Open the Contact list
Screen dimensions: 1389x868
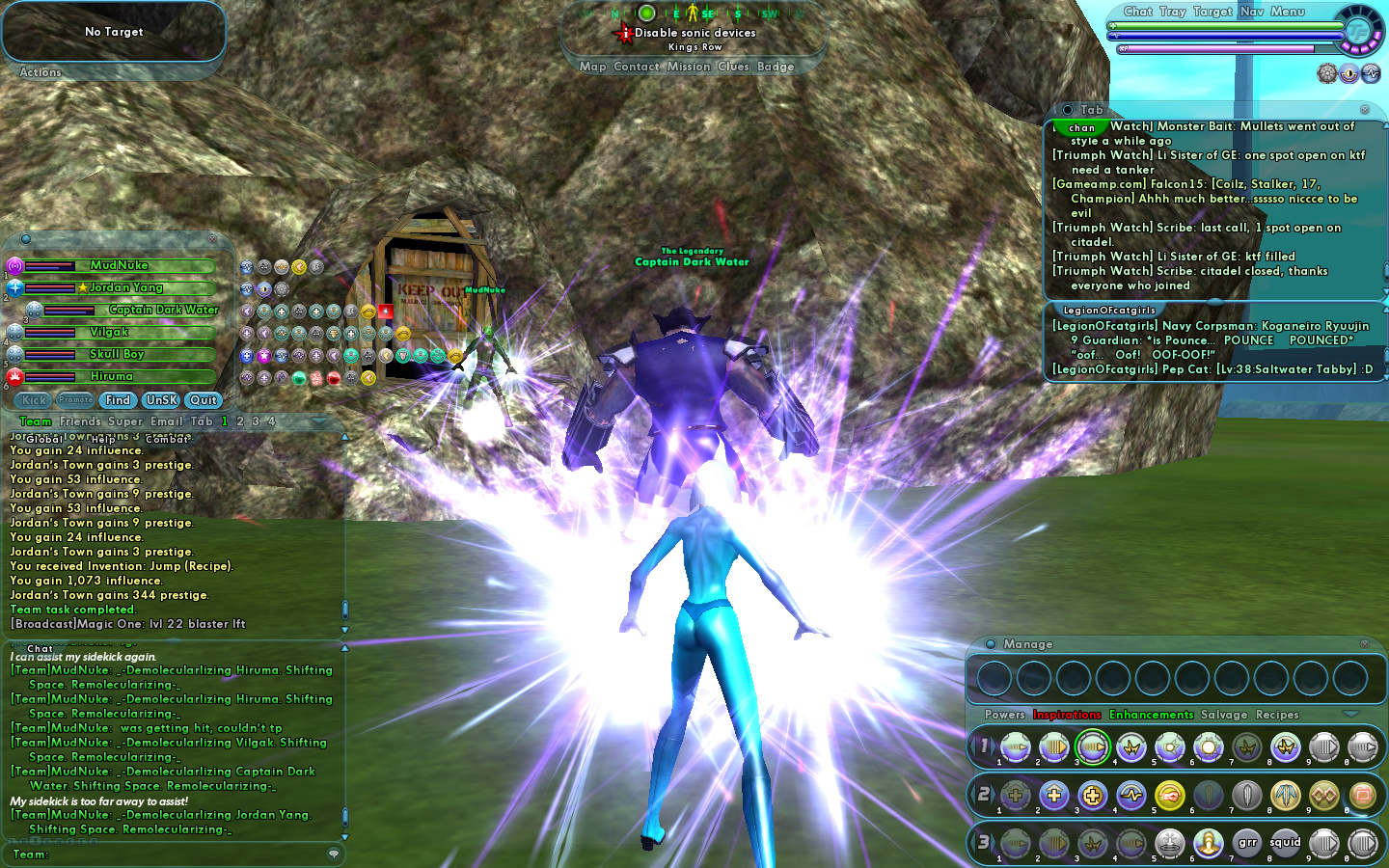(x=636, y=67)
